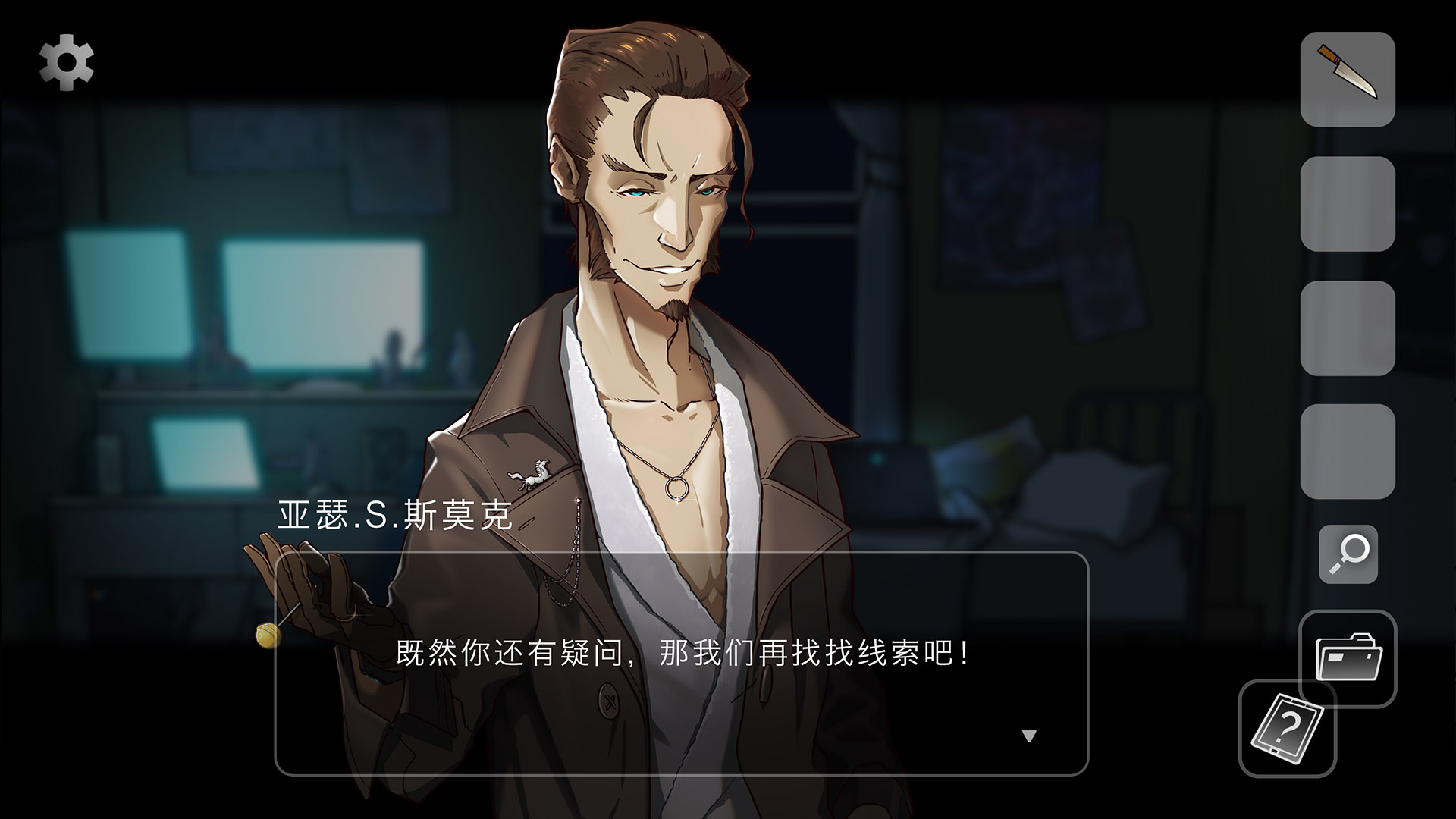
Task: Click the lollipop in Arthur's hand
Action: [x=267, y=634]
